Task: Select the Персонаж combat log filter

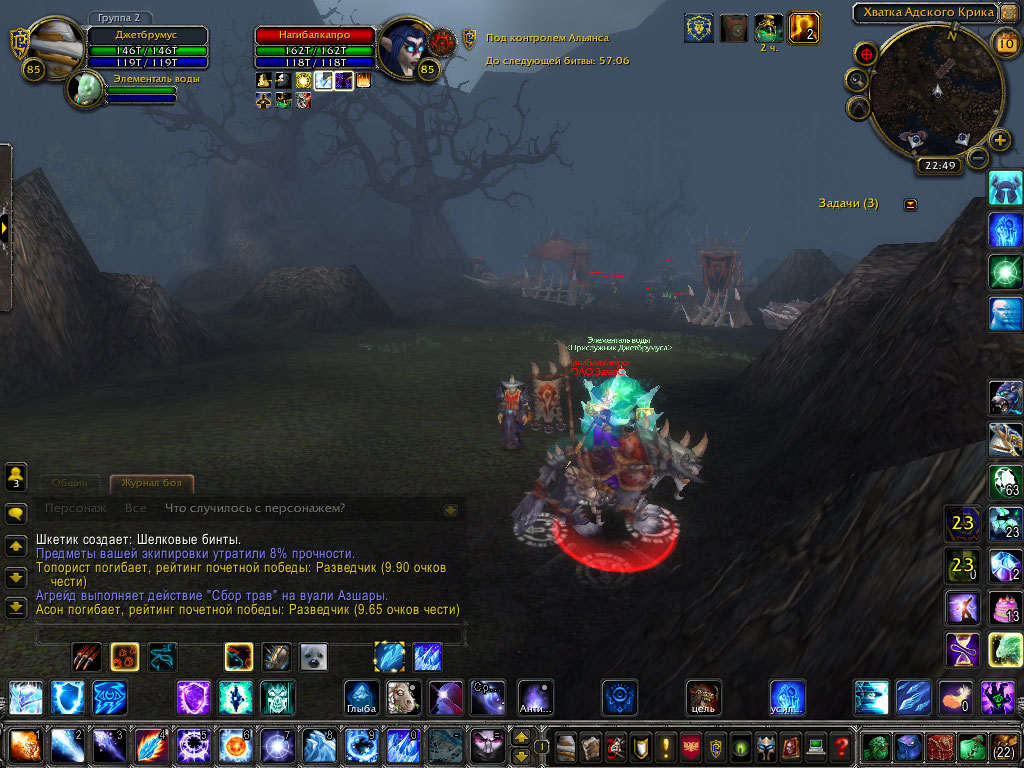Action: coord(75,508)
